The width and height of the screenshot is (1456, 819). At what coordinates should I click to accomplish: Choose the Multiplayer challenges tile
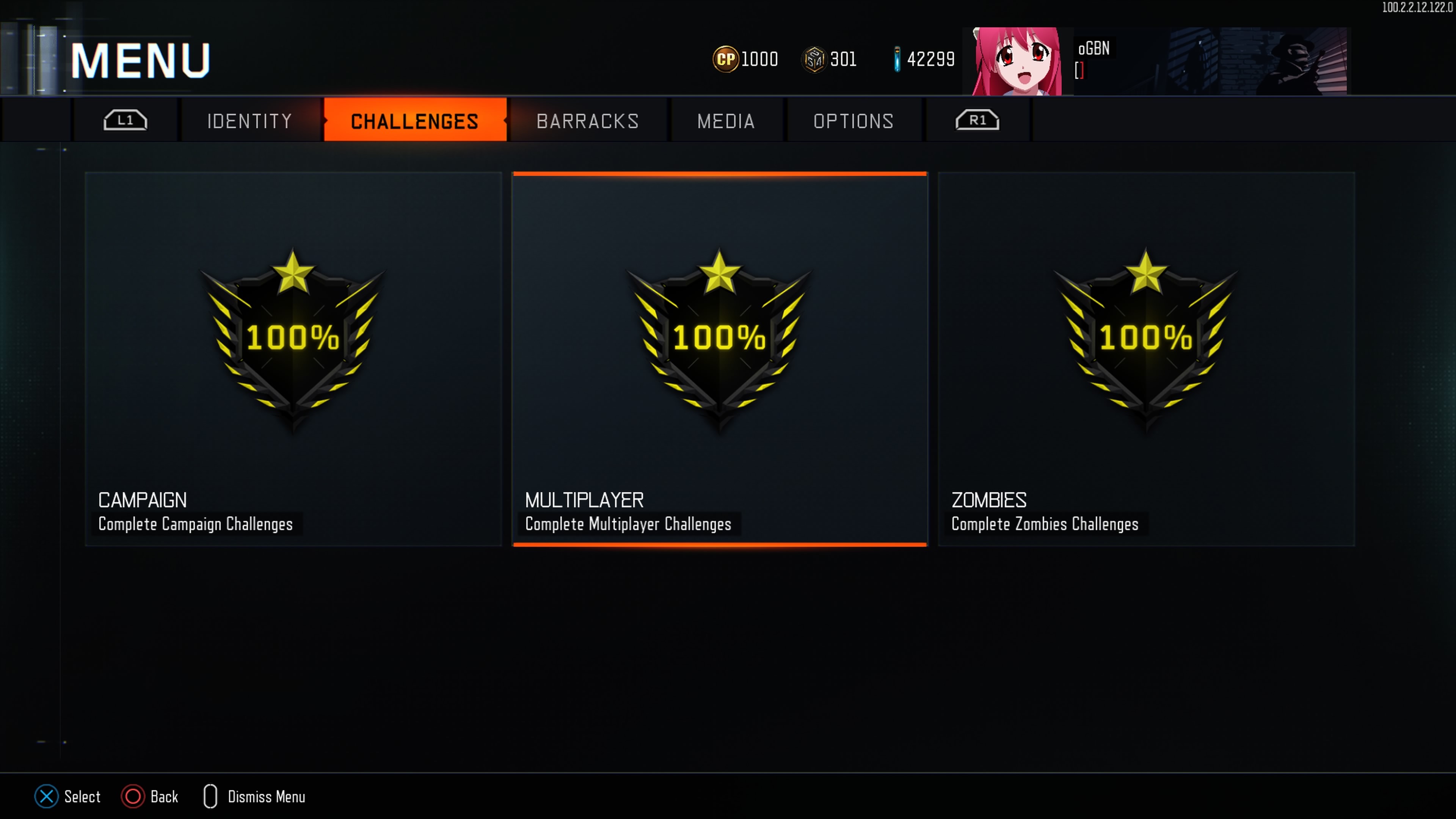click(x=720, y=359)
